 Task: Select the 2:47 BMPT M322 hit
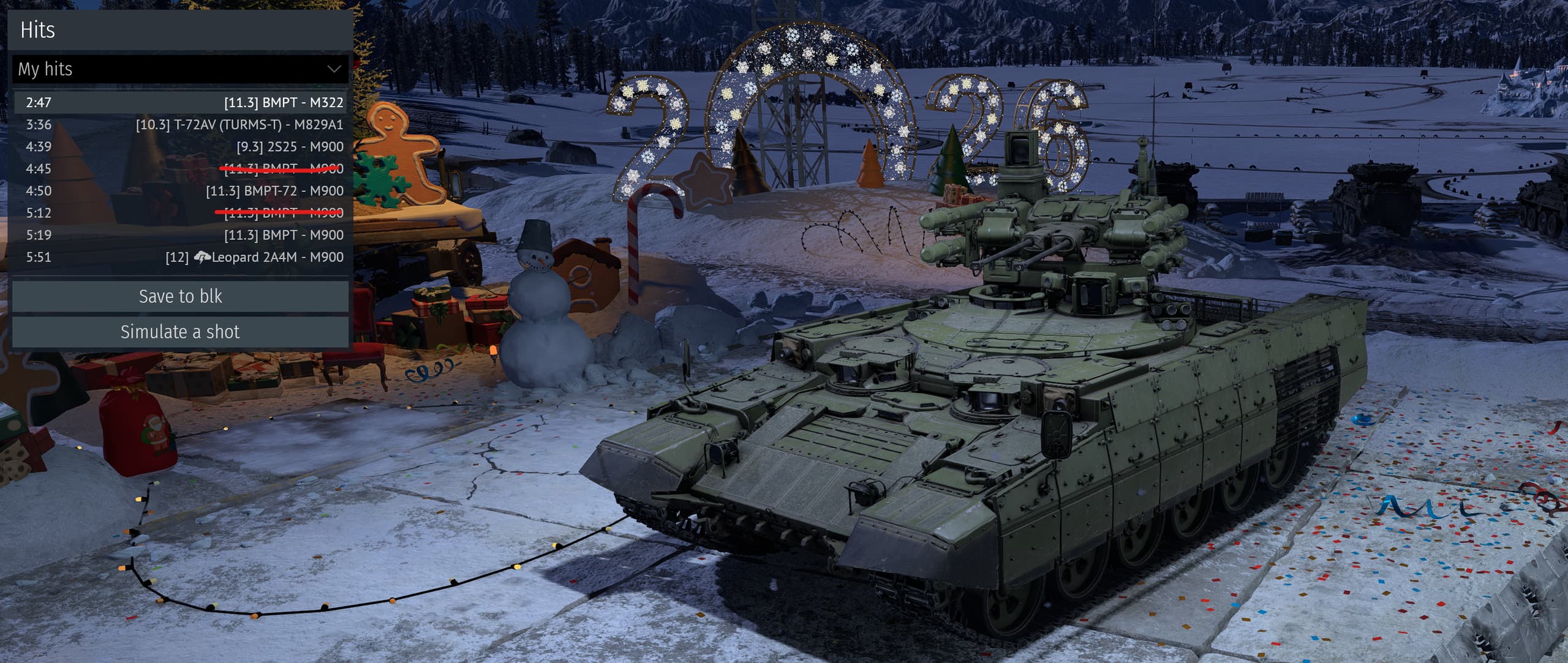(180, 102)
